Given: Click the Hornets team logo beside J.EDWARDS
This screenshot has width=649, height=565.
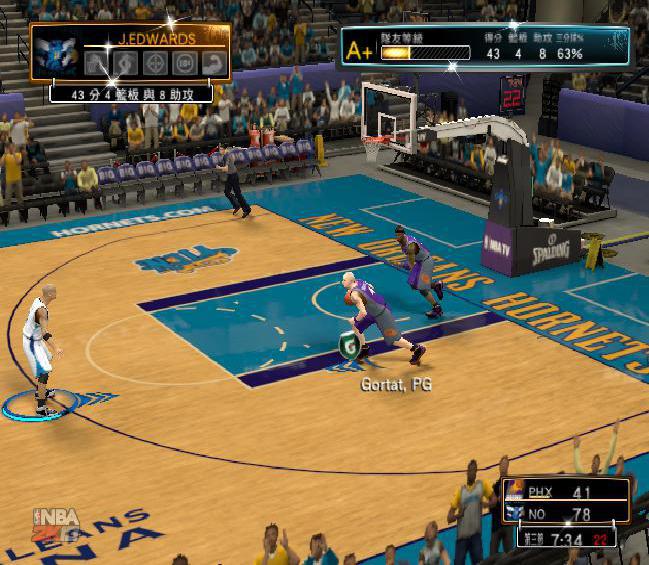Looking at the screenshot, I should tap(56, 55).
